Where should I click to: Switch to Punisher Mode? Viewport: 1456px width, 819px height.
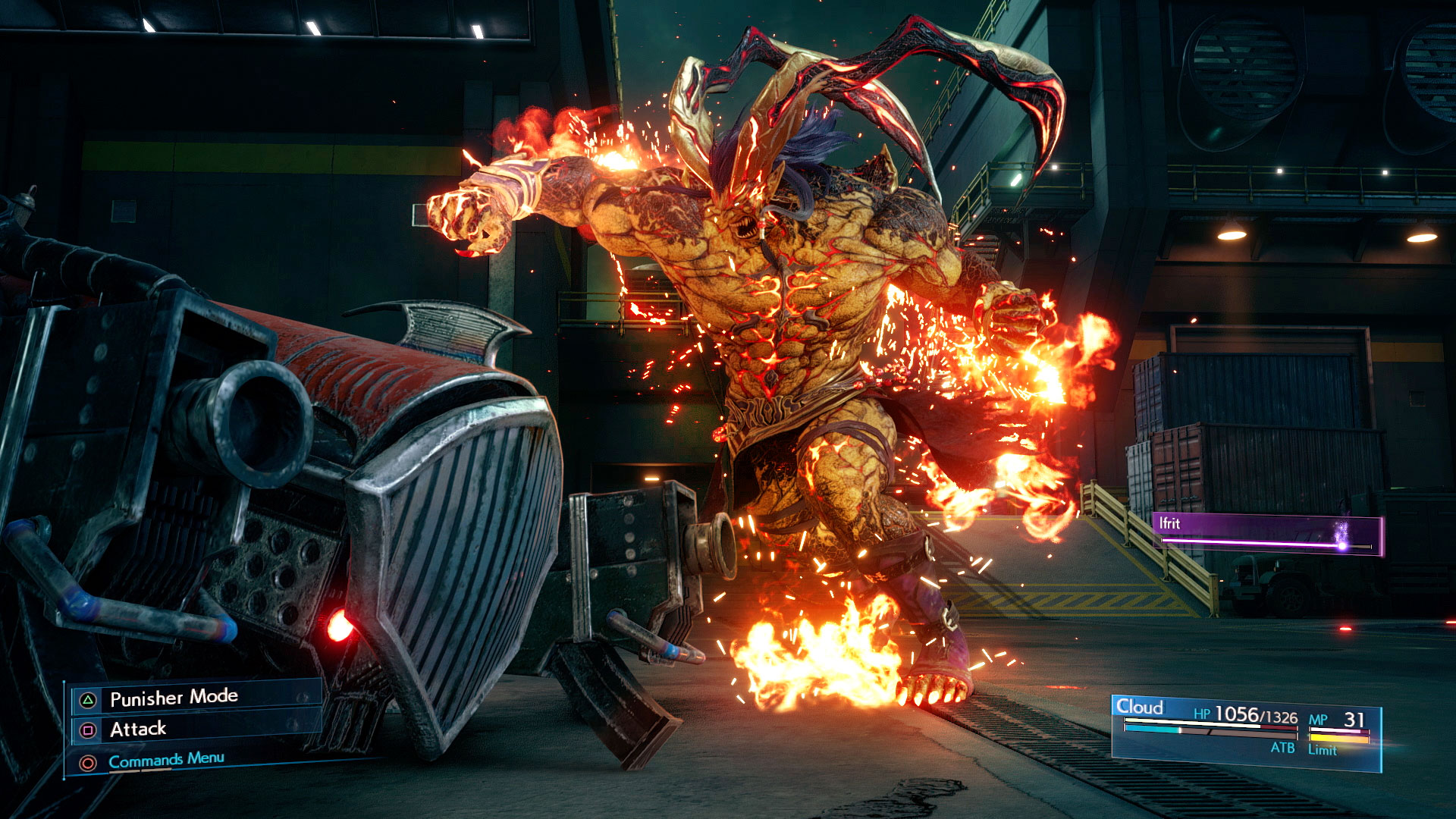point(174,698)
